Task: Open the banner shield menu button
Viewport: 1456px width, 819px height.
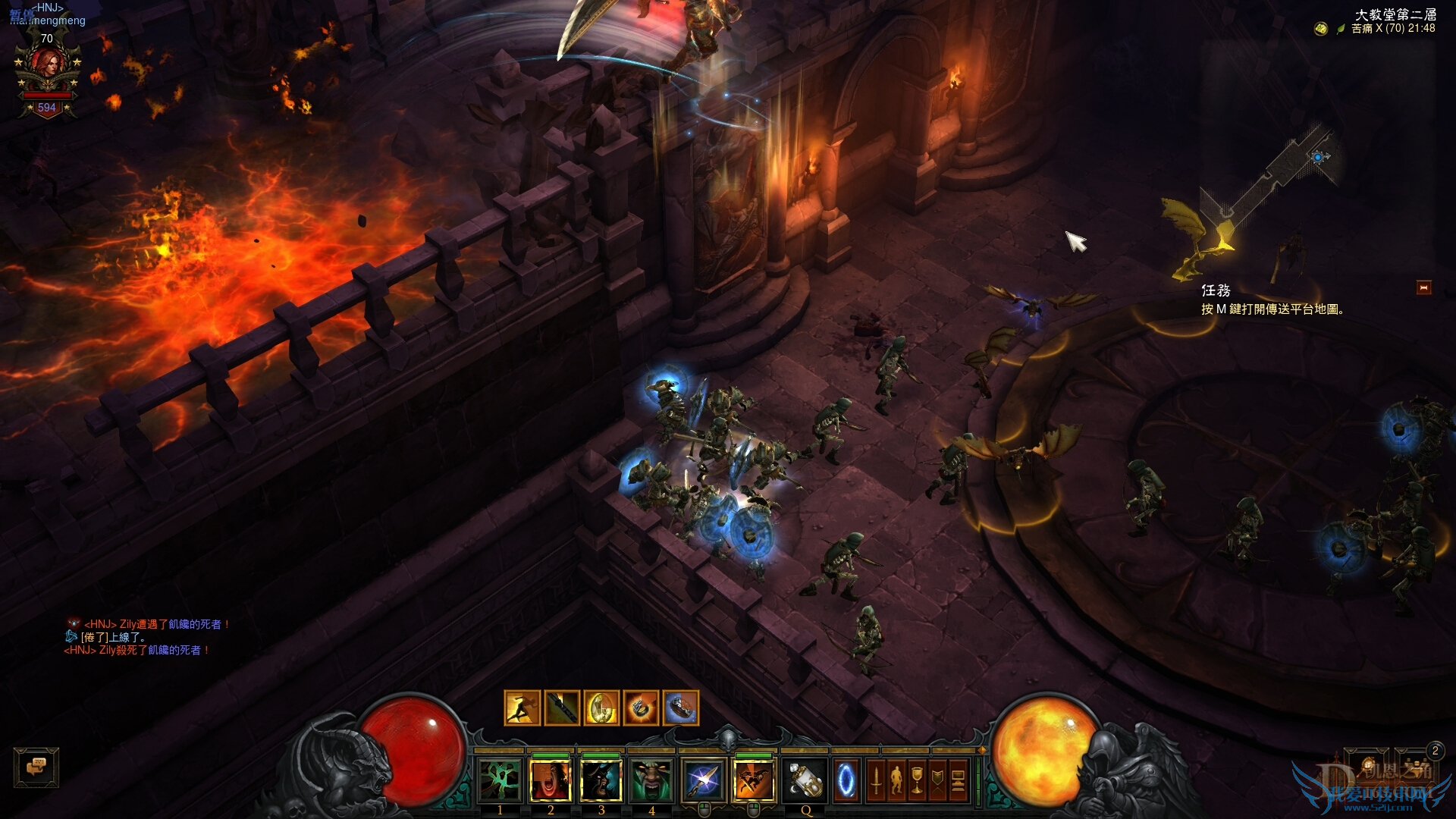Action: (x=937, y=781)
